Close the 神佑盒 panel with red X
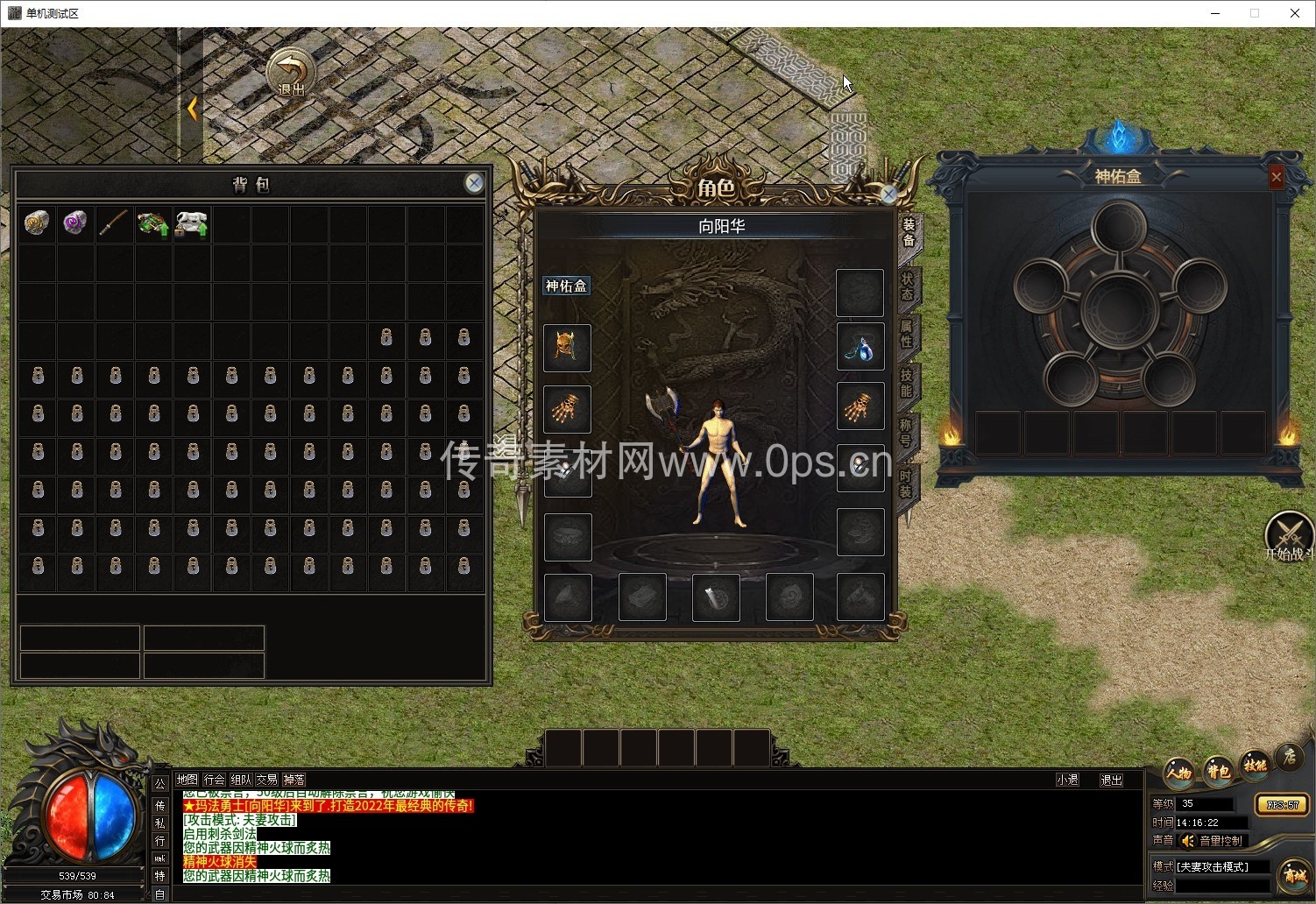 [1276, 178]
